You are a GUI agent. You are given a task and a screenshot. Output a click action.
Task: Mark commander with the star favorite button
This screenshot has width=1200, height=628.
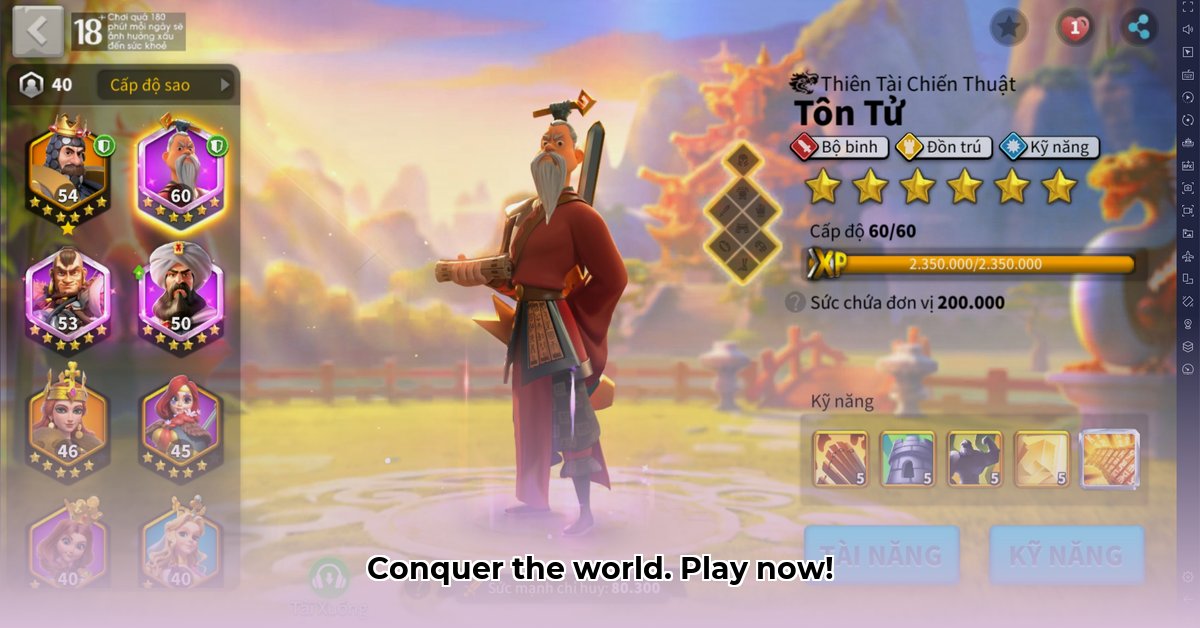(x=1009, y=28)
